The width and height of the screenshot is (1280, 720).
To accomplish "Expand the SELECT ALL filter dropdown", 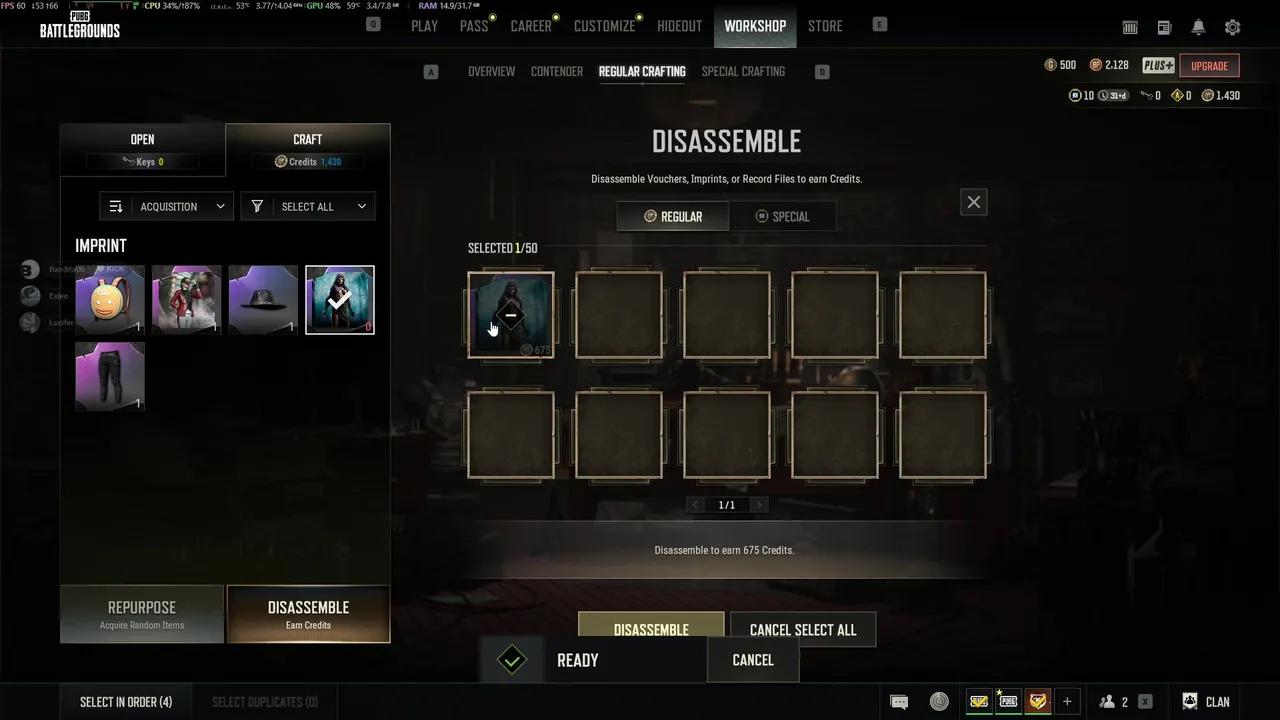I will 308,206.
